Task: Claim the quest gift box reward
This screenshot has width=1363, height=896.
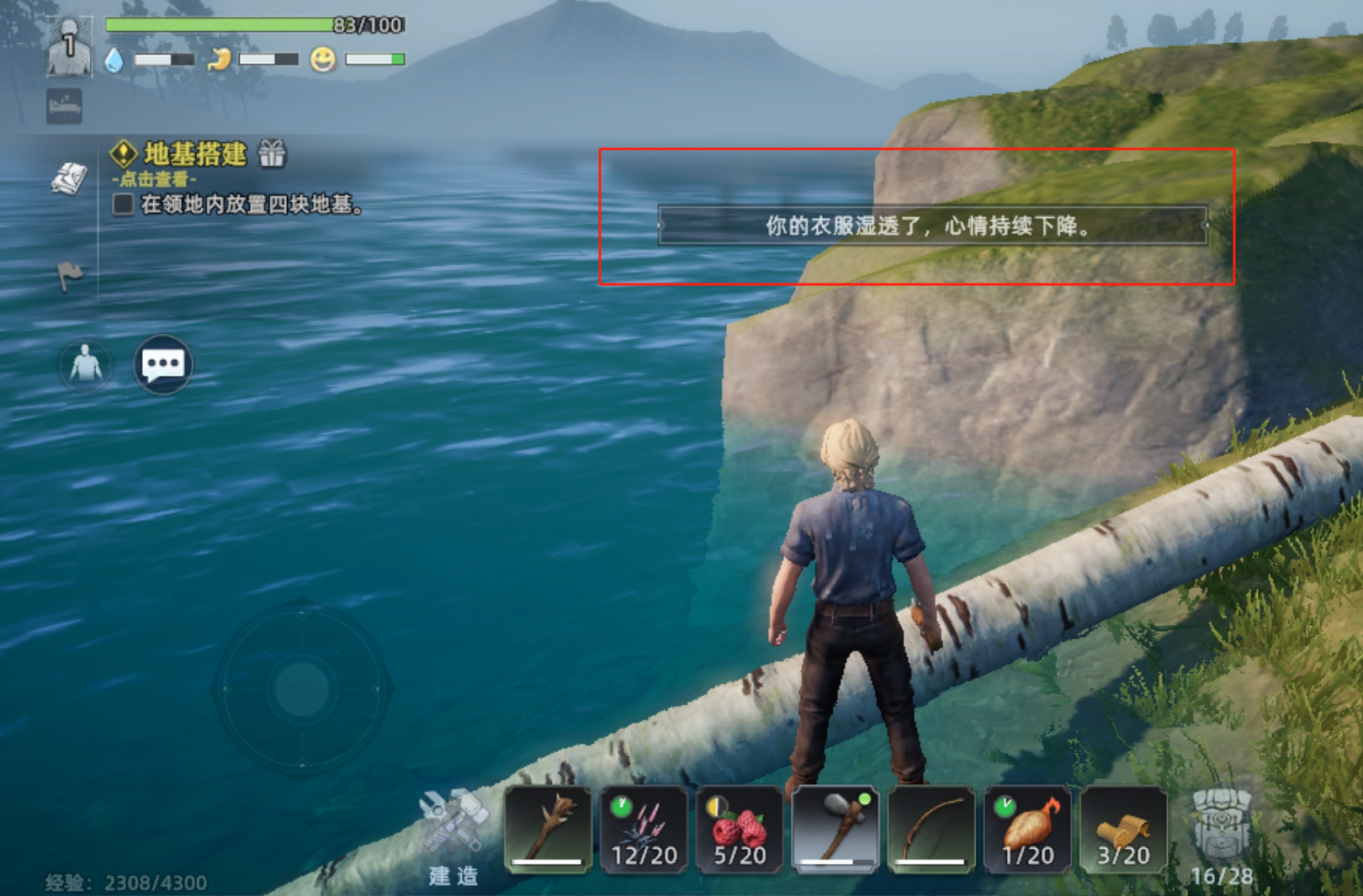Action: click(x=272, y=154)
